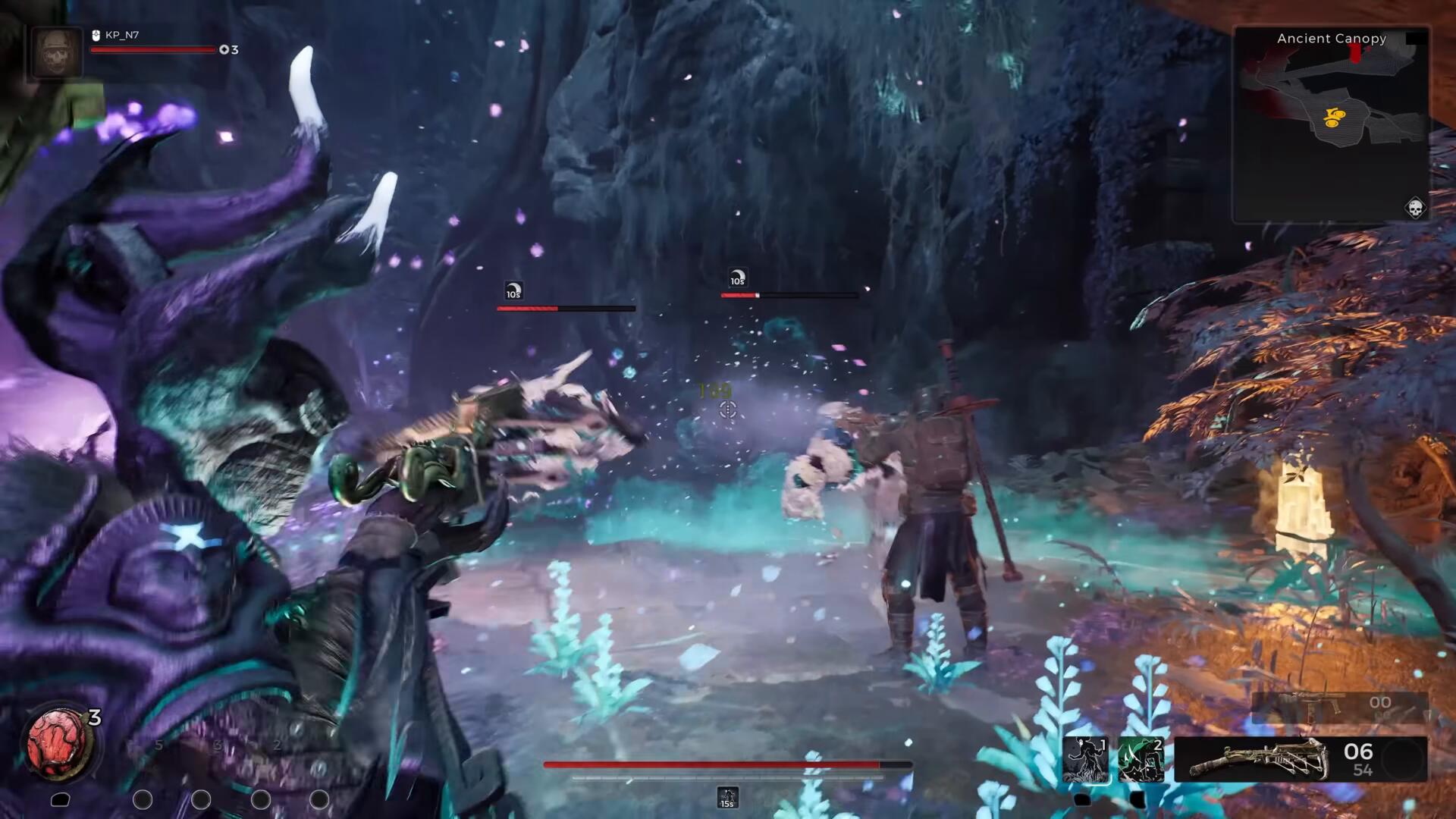
Task: Inspect the 15s buff icon below health
Action: [727, 798]
